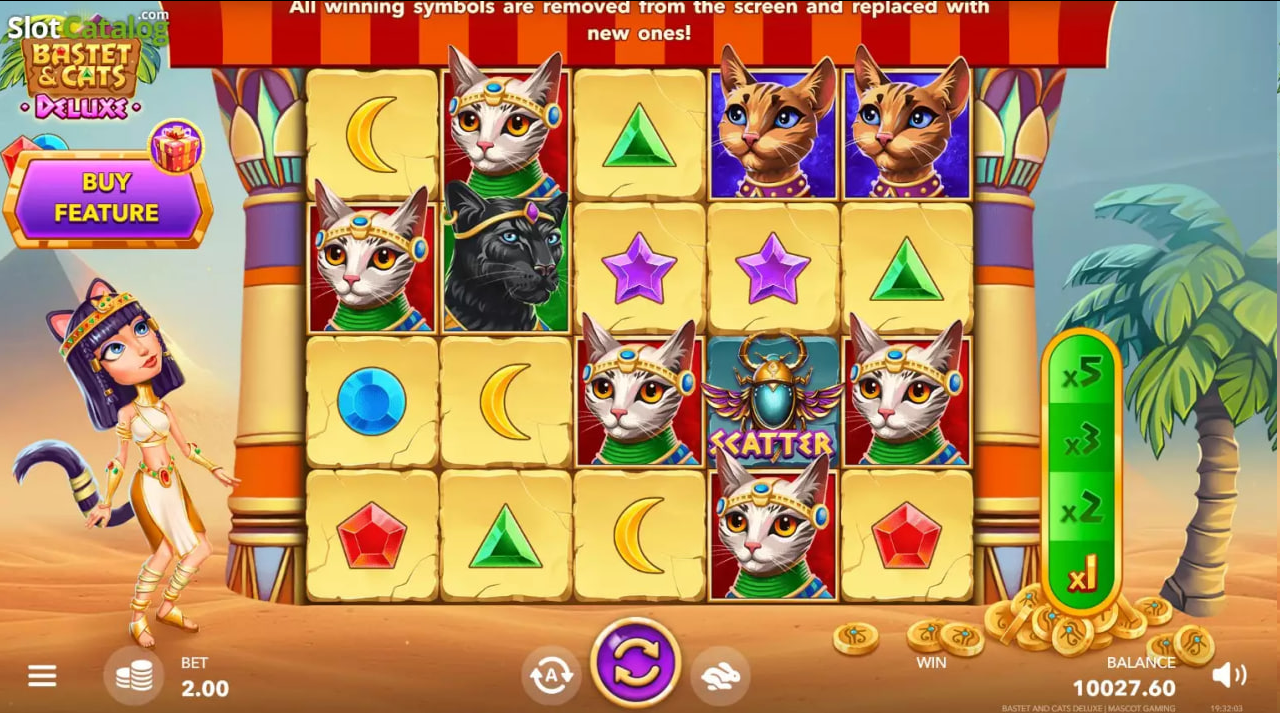
Task: Spin the reels with the purple button
Action: tap(635, 662)
